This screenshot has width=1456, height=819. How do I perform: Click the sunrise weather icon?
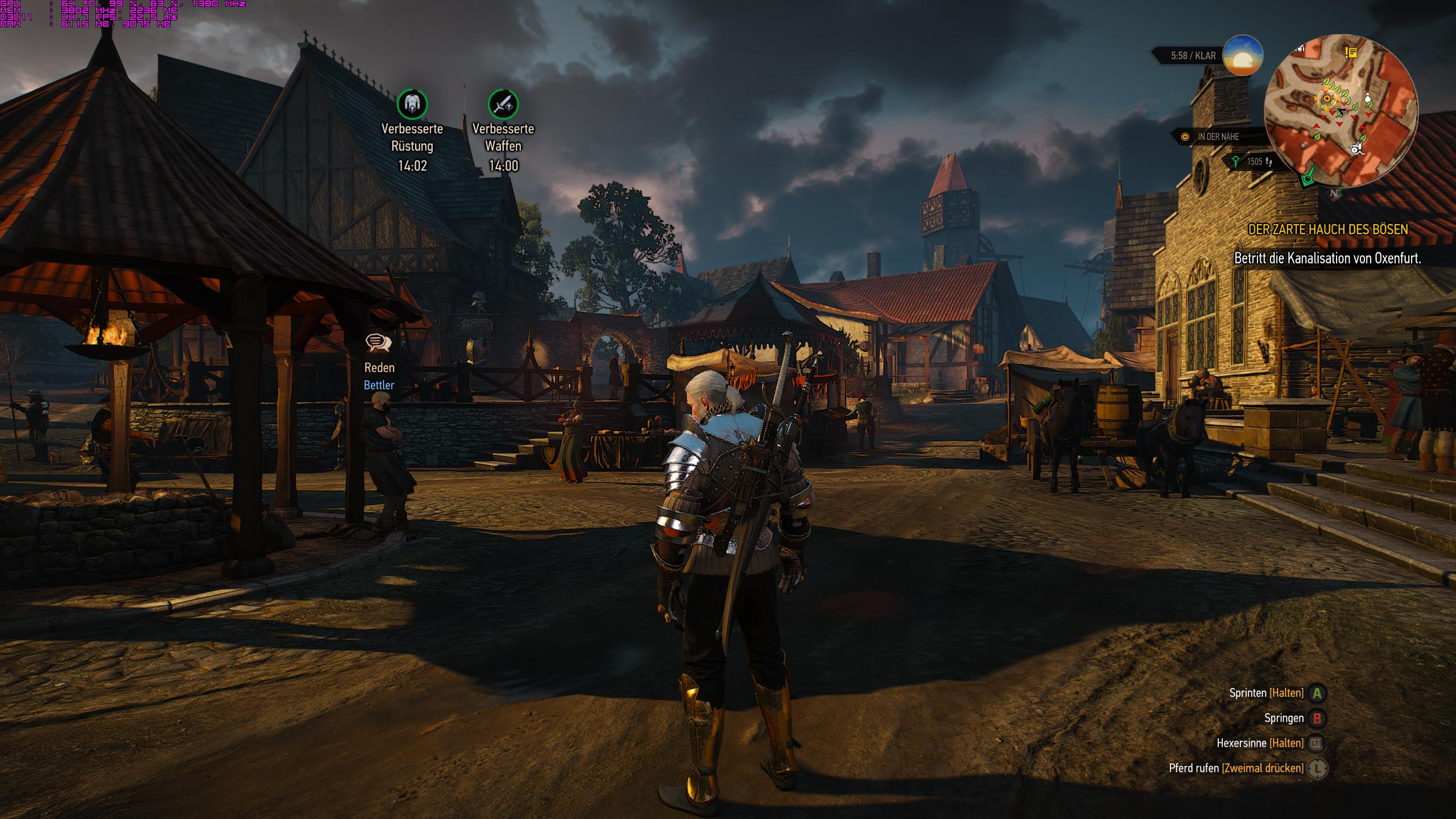tap(1243, 56)
